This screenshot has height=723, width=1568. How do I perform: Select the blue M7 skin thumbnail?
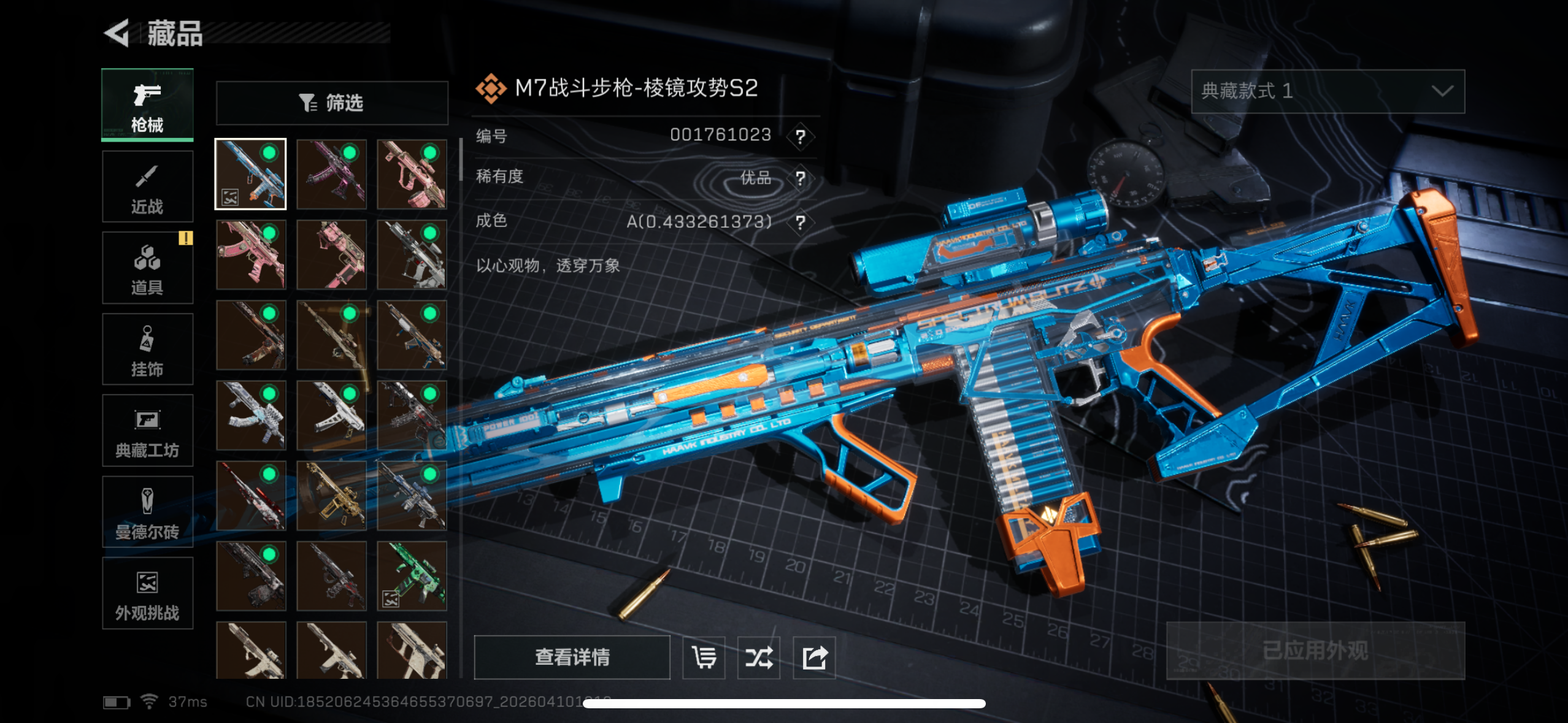tap(250, 174)
